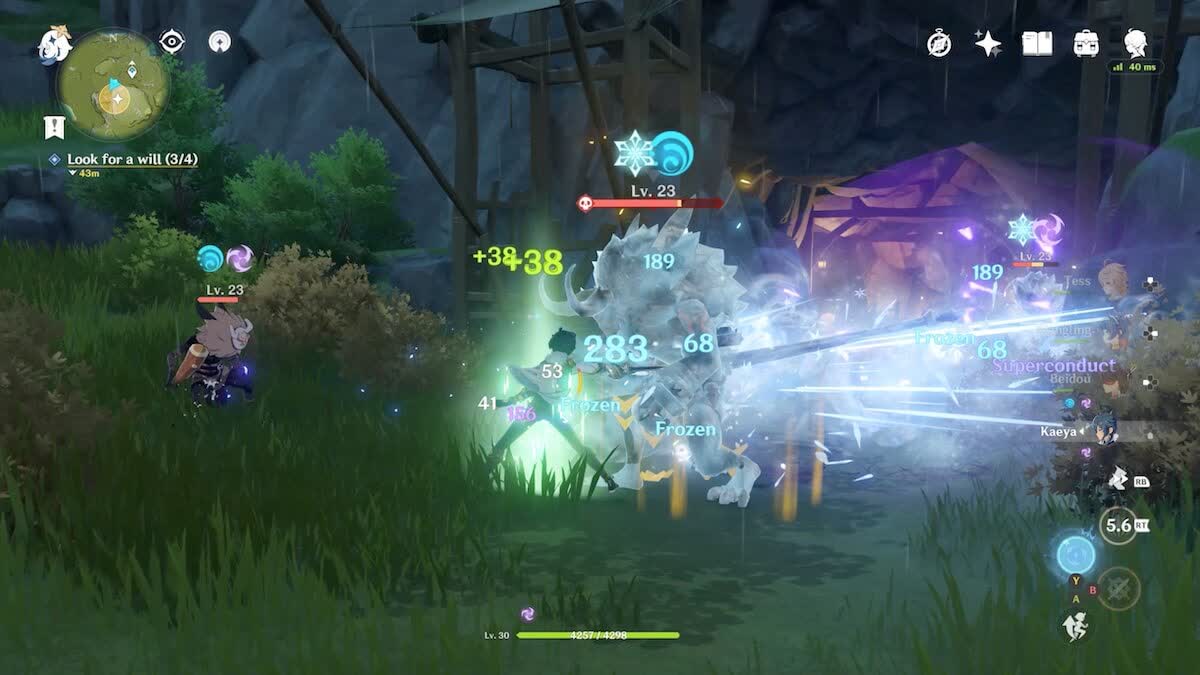Image resolution: width=1200 pixels, height=675 pixels.
Task: Open the Adventurer Handbook book icon
Action: click(1037, 43)
